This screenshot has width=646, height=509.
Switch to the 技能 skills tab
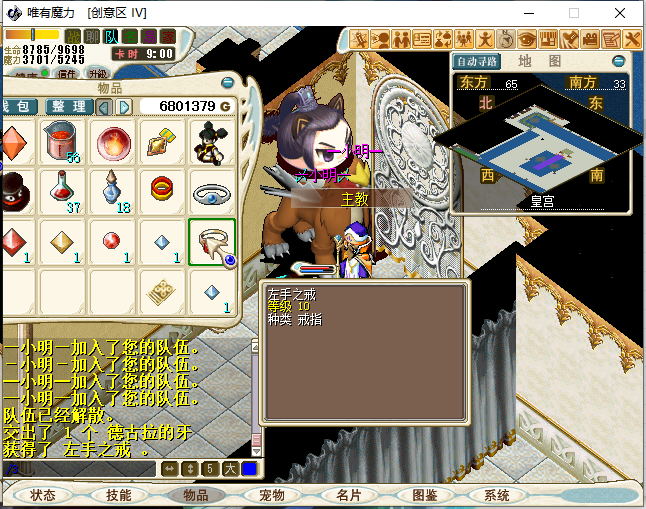119,495
